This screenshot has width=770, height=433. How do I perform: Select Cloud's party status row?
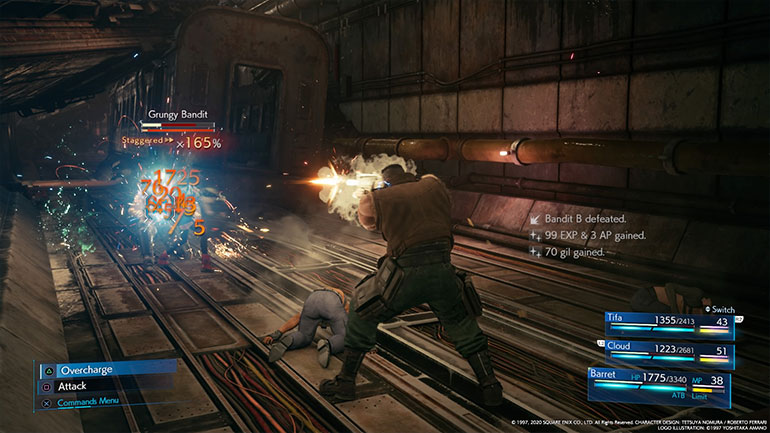(668, 351)
